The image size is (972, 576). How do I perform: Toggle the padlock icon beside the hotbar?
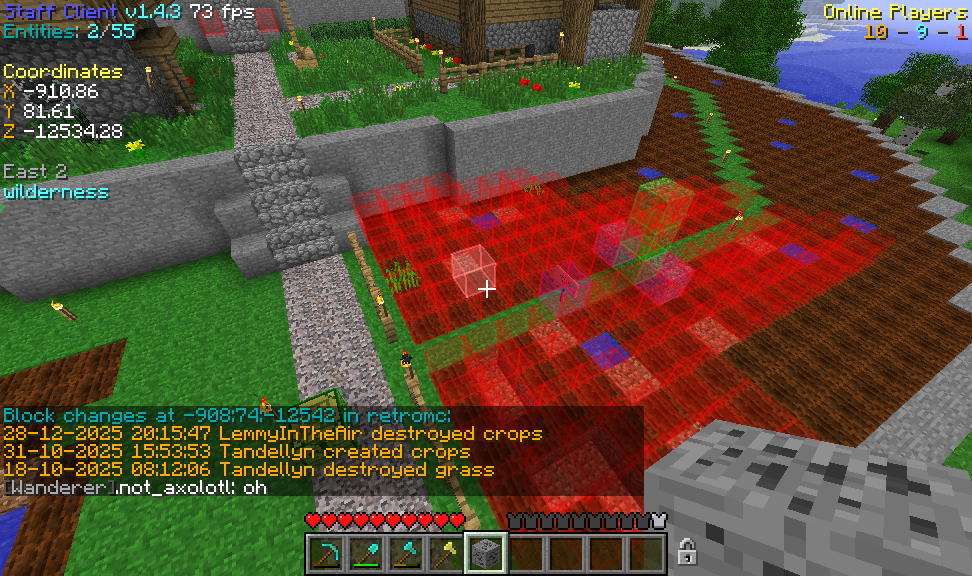pos(687,551)
